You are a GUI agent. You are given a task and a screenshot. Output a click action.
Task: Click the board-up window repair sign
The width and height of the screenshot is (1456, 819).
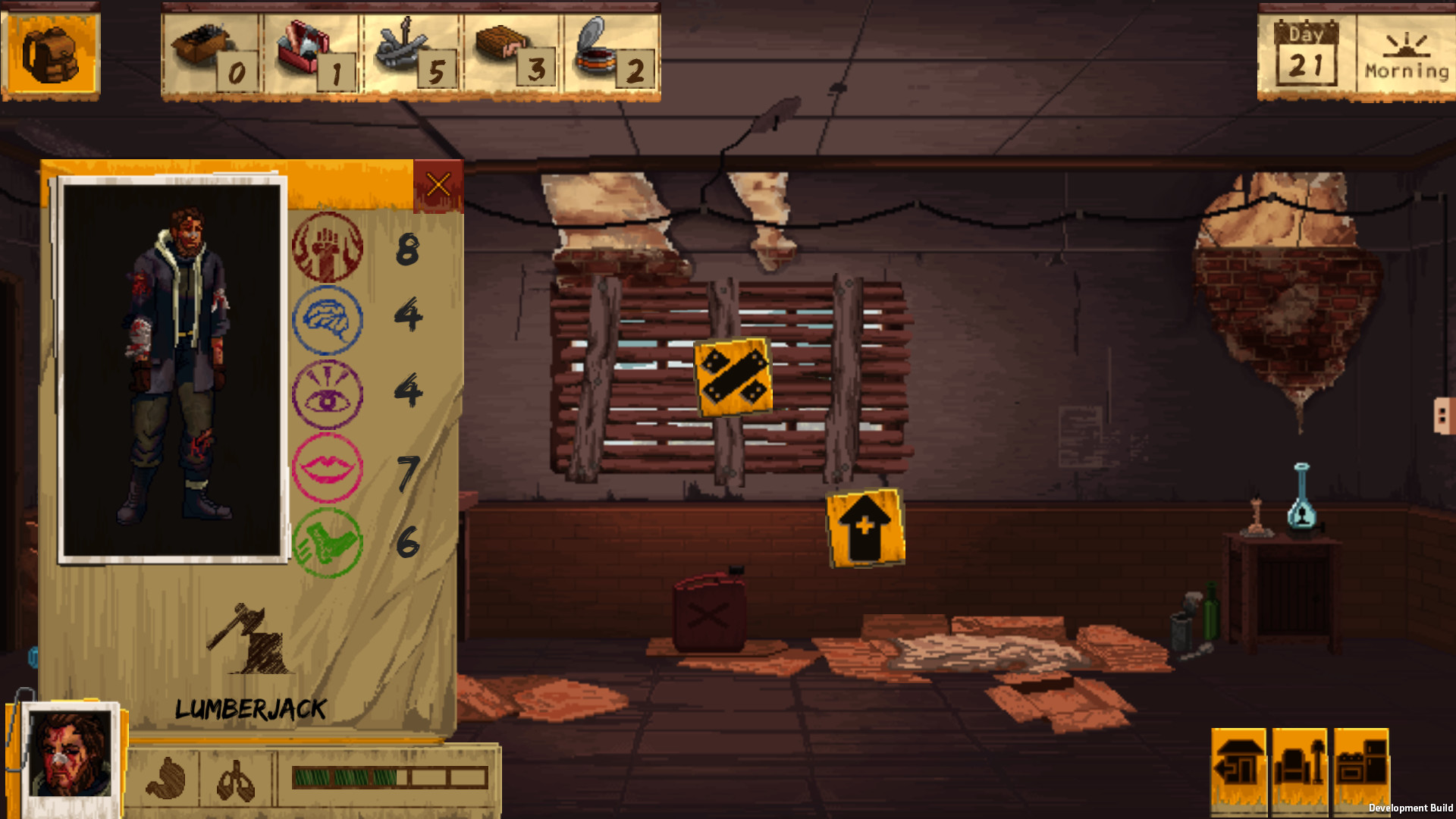732,374
